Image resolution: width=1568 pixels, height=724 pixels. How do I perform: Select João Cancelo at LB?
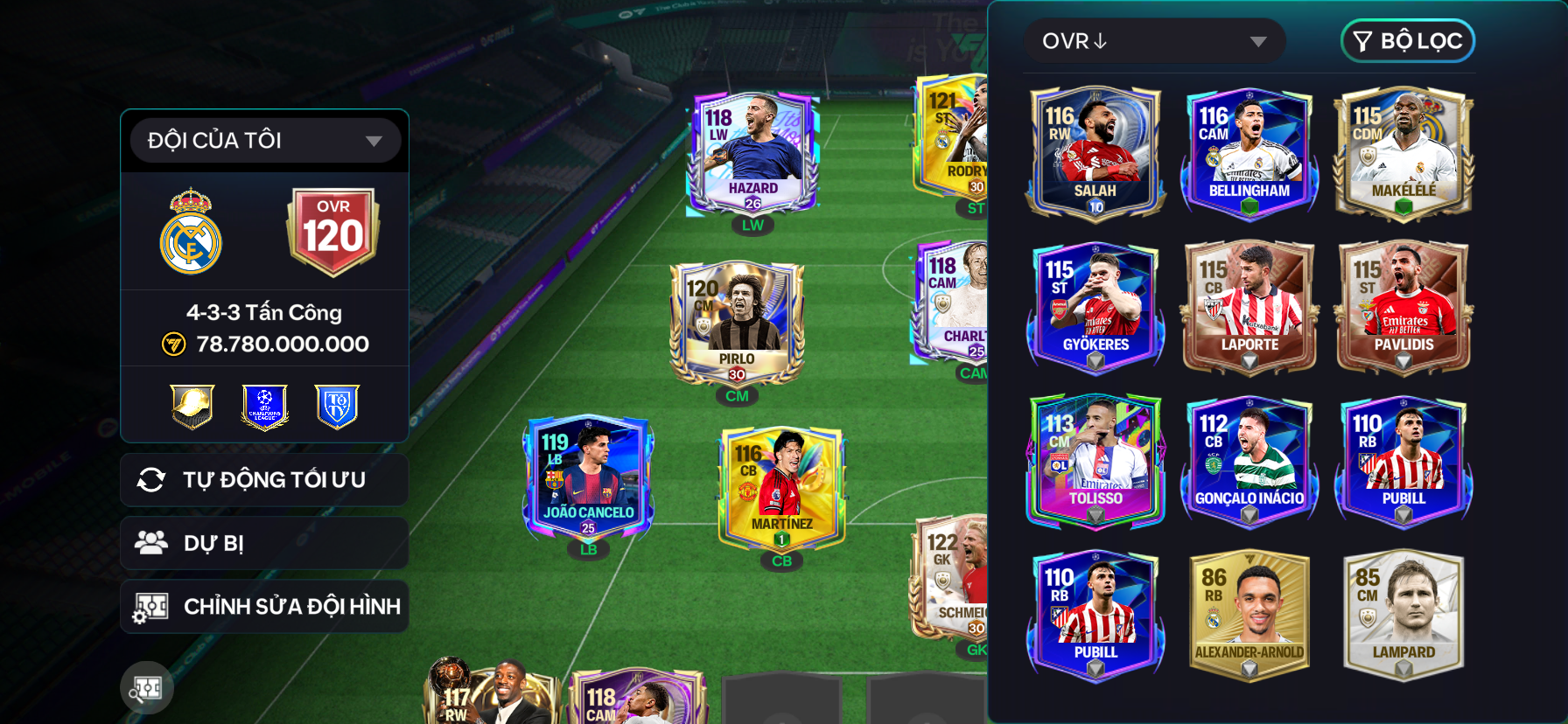588,477
